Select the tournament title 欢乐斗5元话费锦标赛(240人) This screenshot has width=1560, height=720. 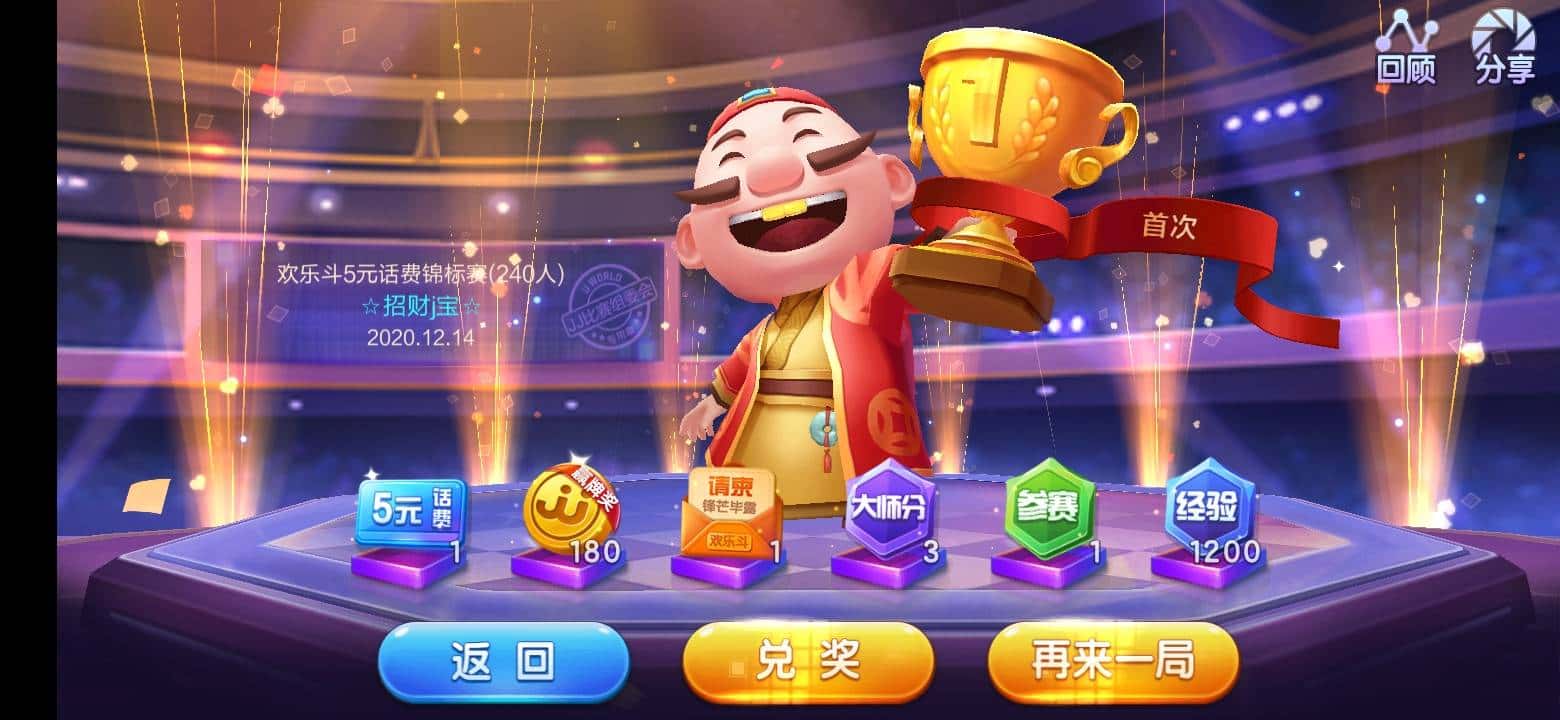pos(420,273)
